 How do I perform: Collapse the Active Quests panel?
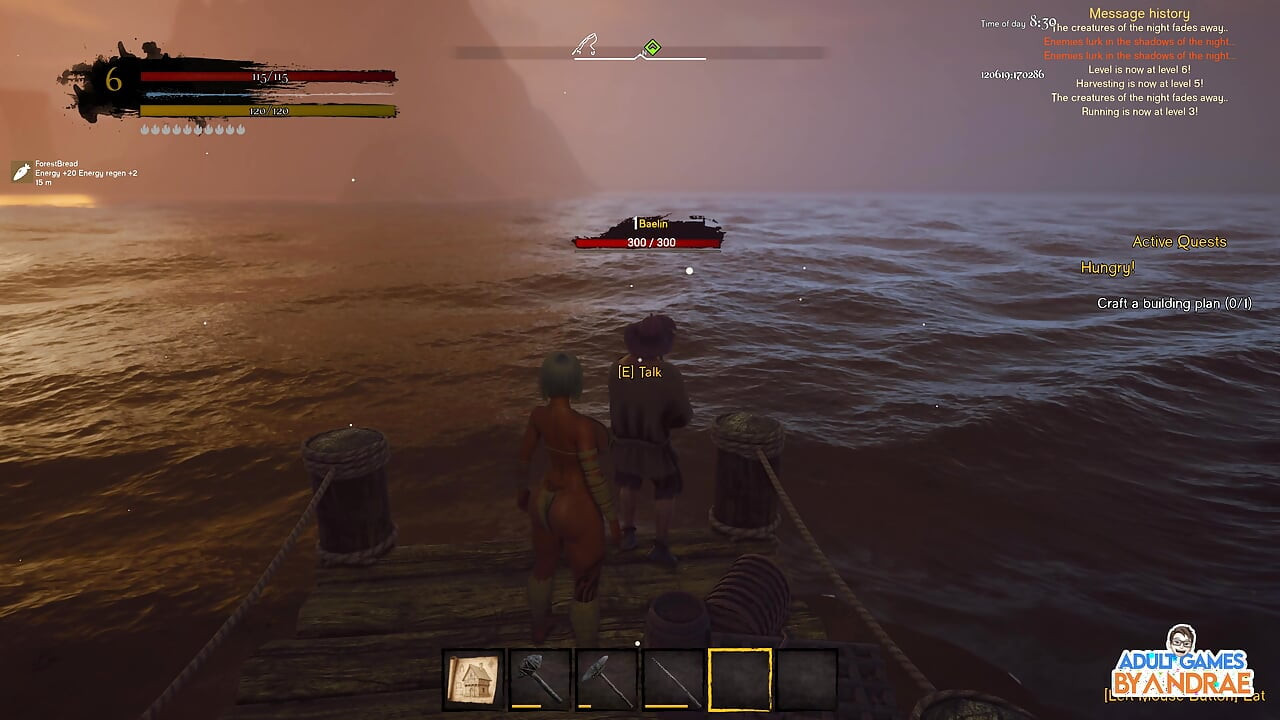point(1178,242)
